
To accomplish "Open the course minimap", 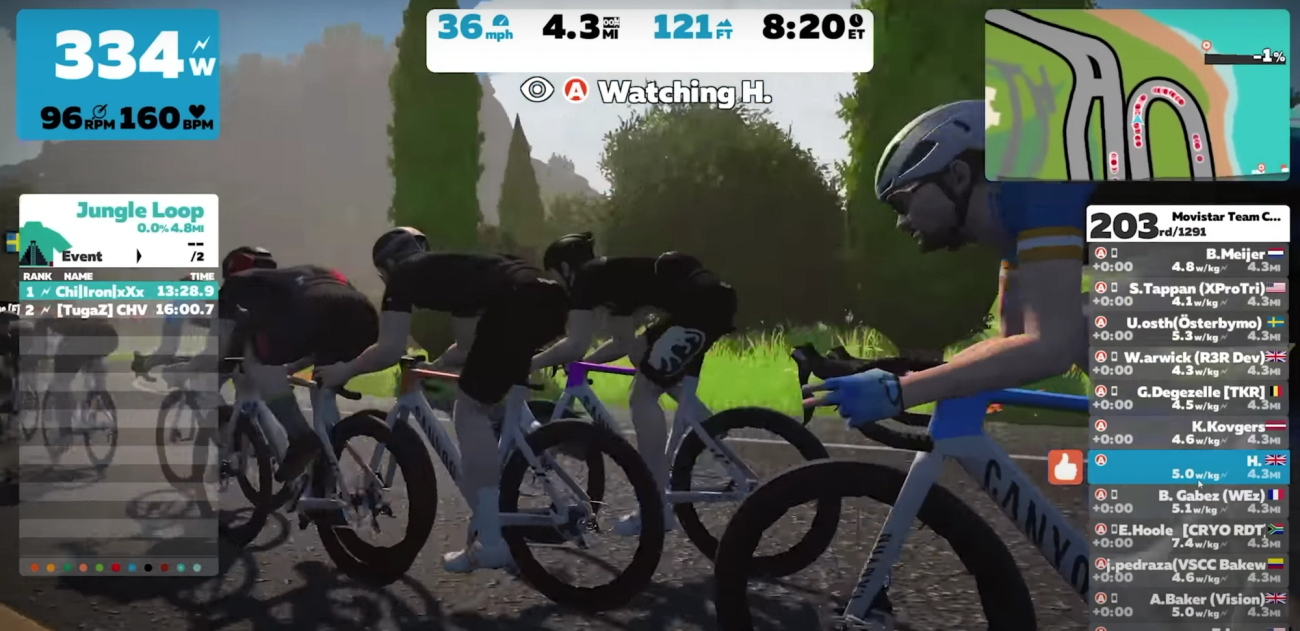I will pos(1136,95).
